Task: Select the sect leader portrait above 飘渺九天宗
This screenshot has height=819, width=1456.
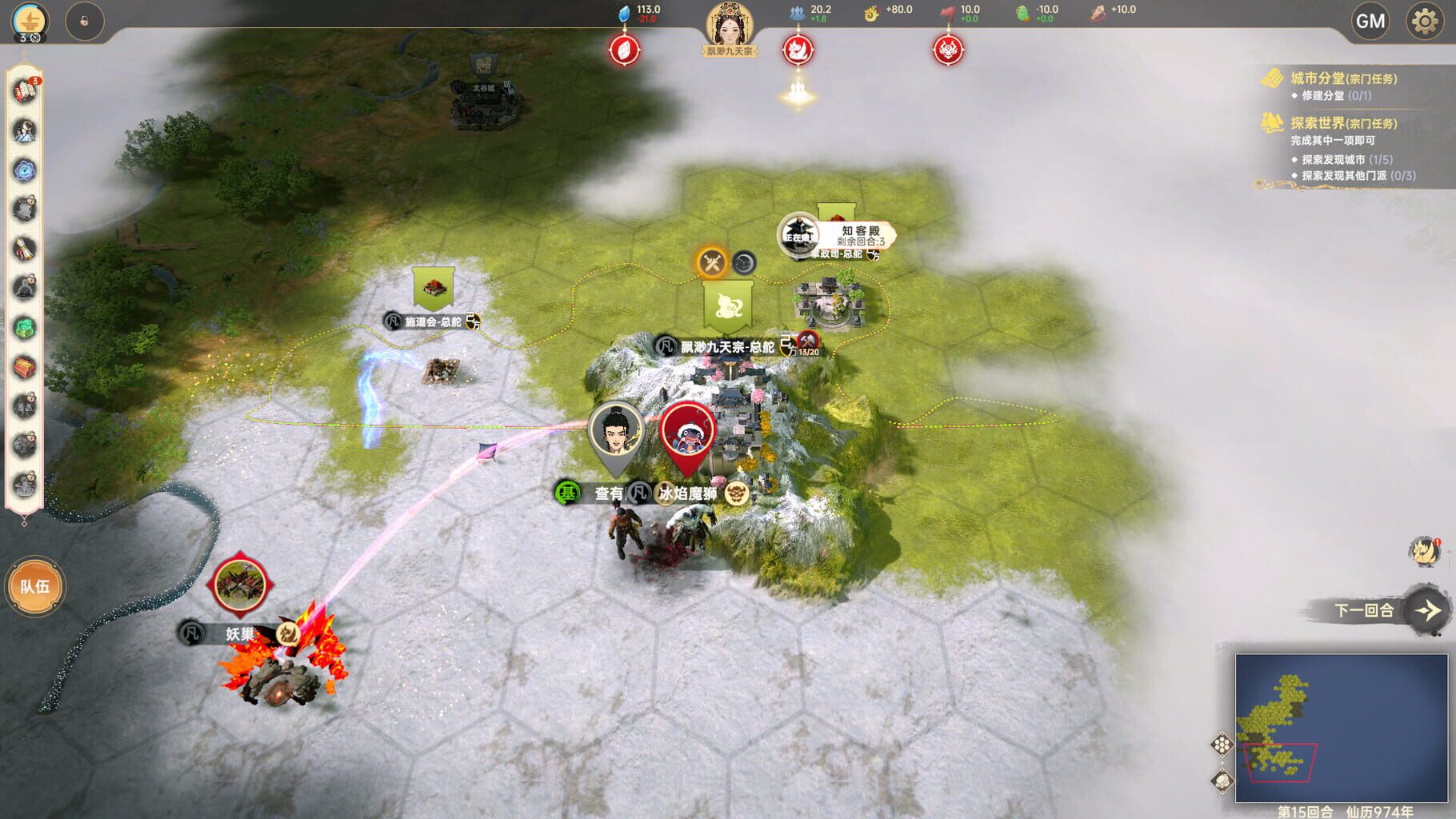Action: [x=730, y=22]
